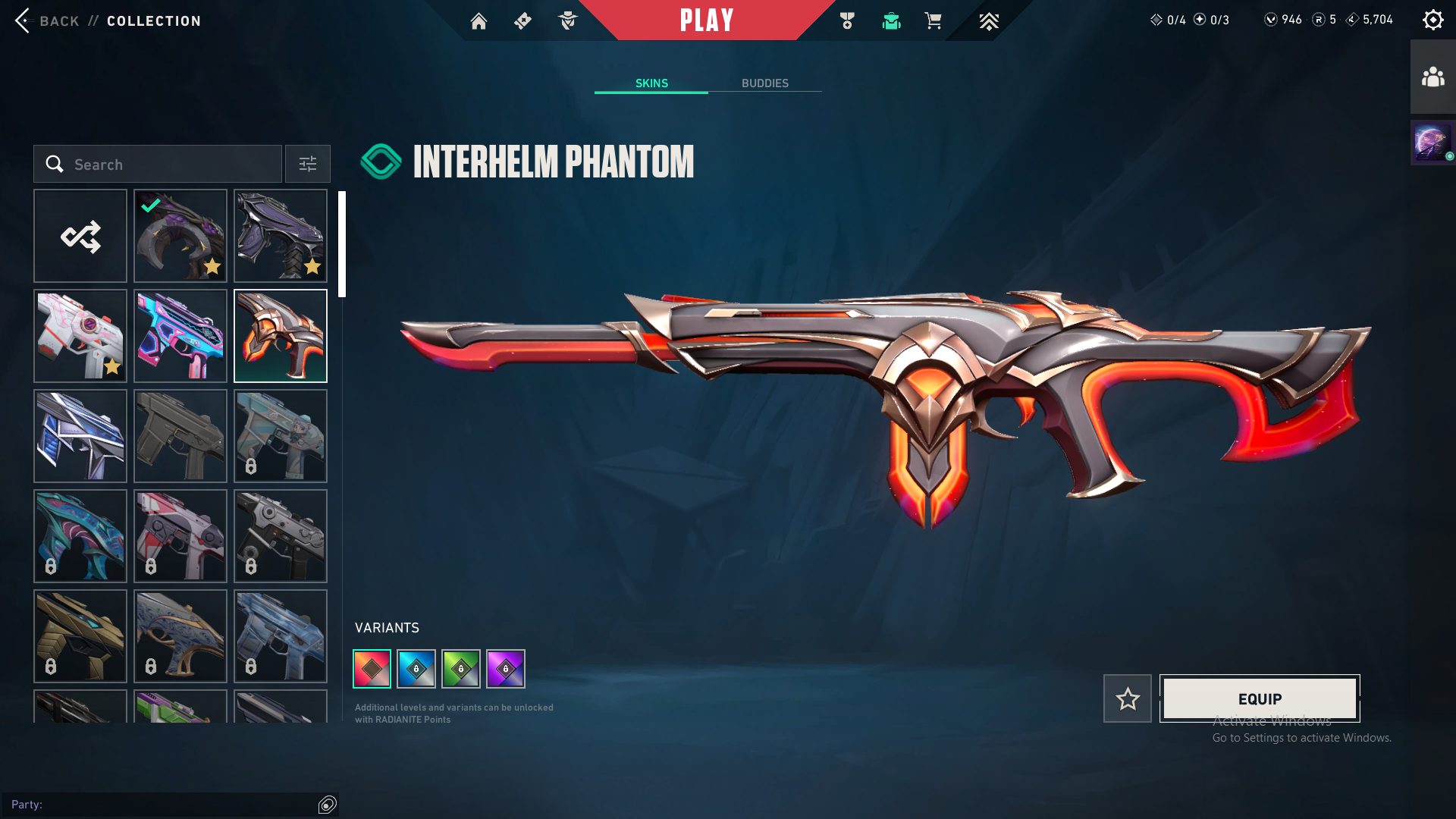This screenshot has width=1456, height=819.
Task: Go back to the Collection screen
Action: pos(47,21)
